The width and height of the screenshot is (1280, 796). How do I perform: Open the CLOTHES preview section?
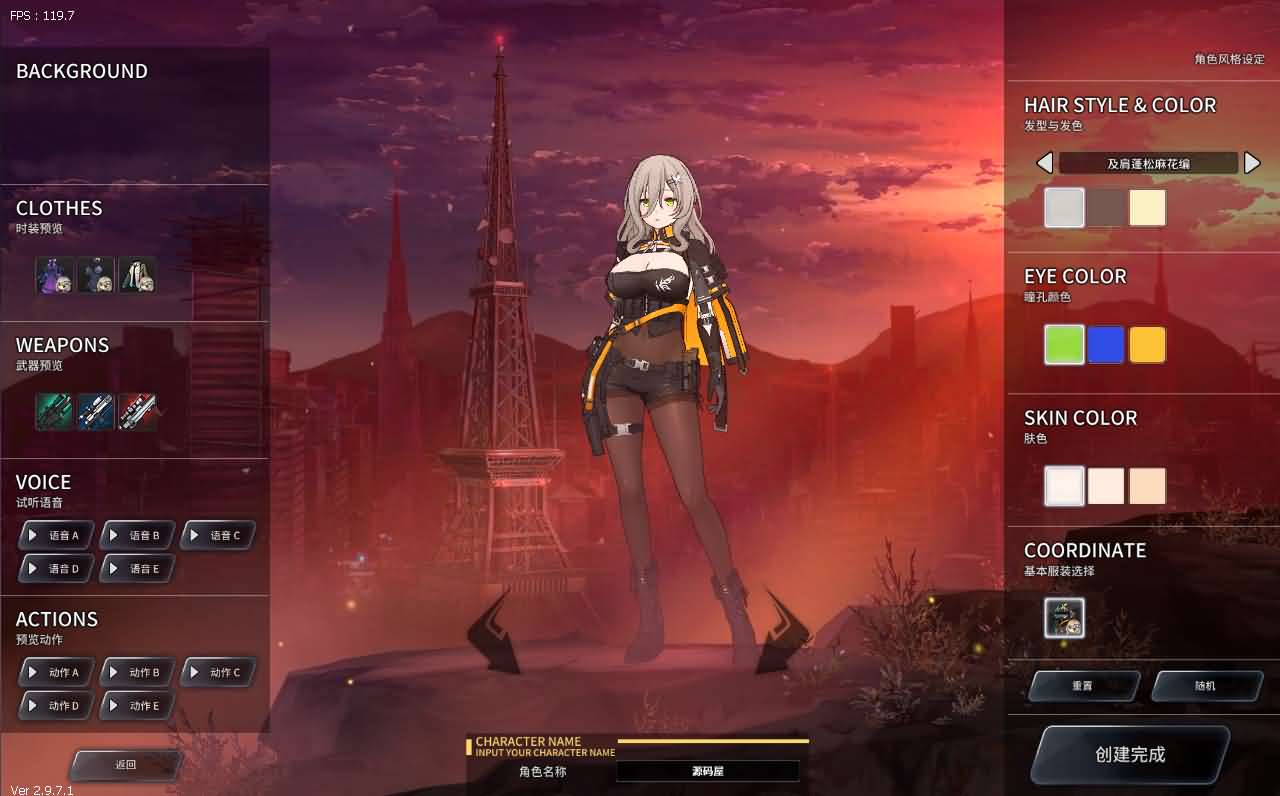click(59, 208)
